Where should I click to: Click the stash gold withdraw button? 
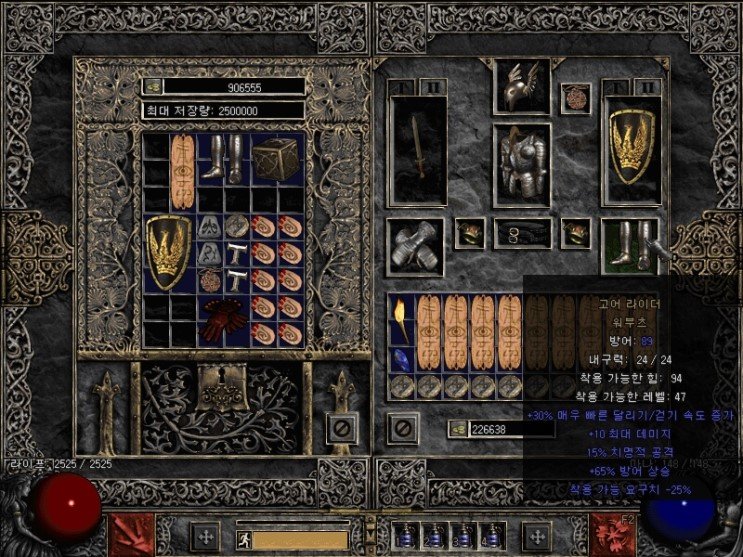click(153, 87)
